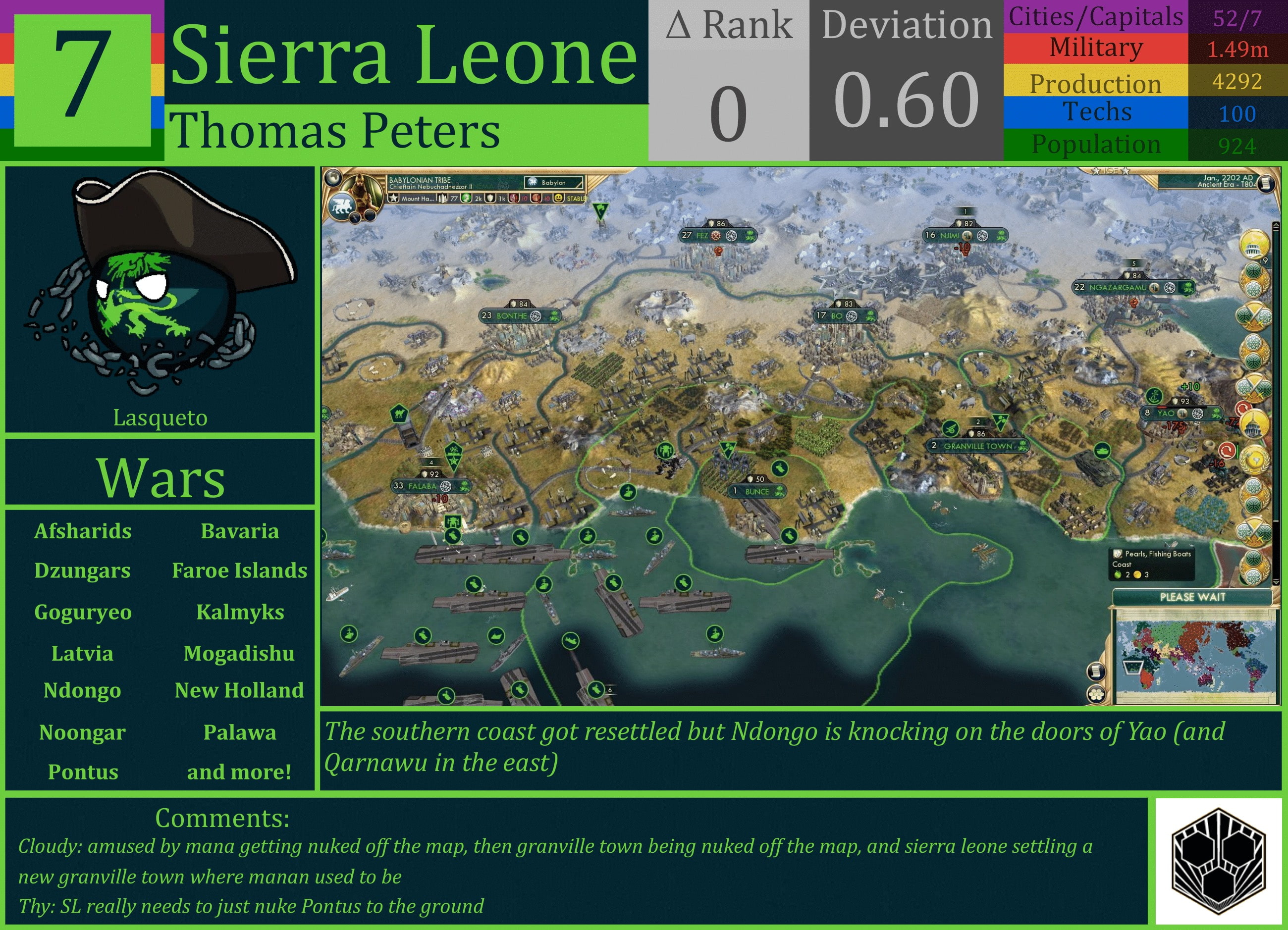Toggle the green unit flag near Falaba
Screen dimensions: 1288x930
(454, 457)
